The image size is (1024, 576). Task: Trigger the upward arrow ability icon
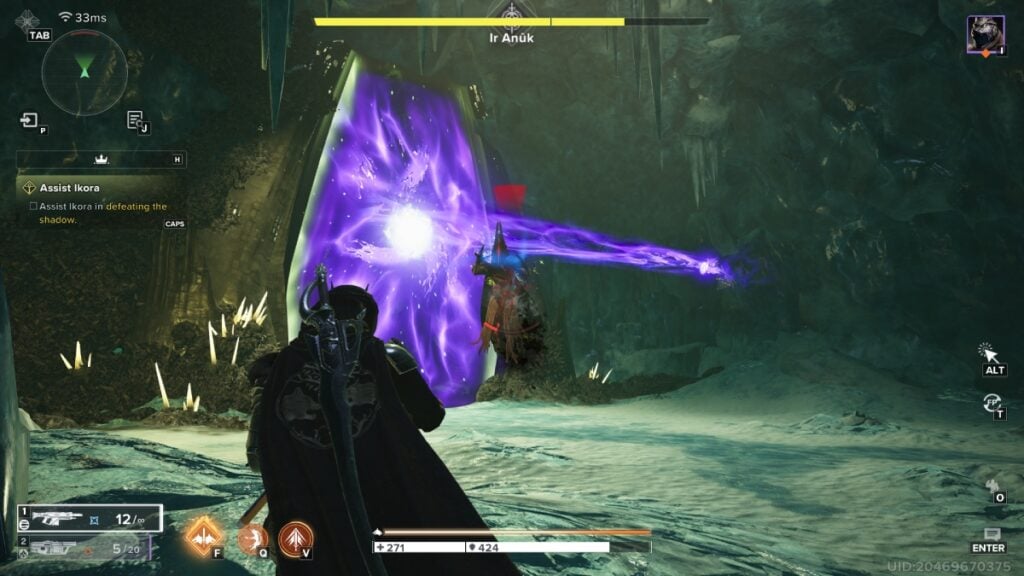tap(295, 538)
